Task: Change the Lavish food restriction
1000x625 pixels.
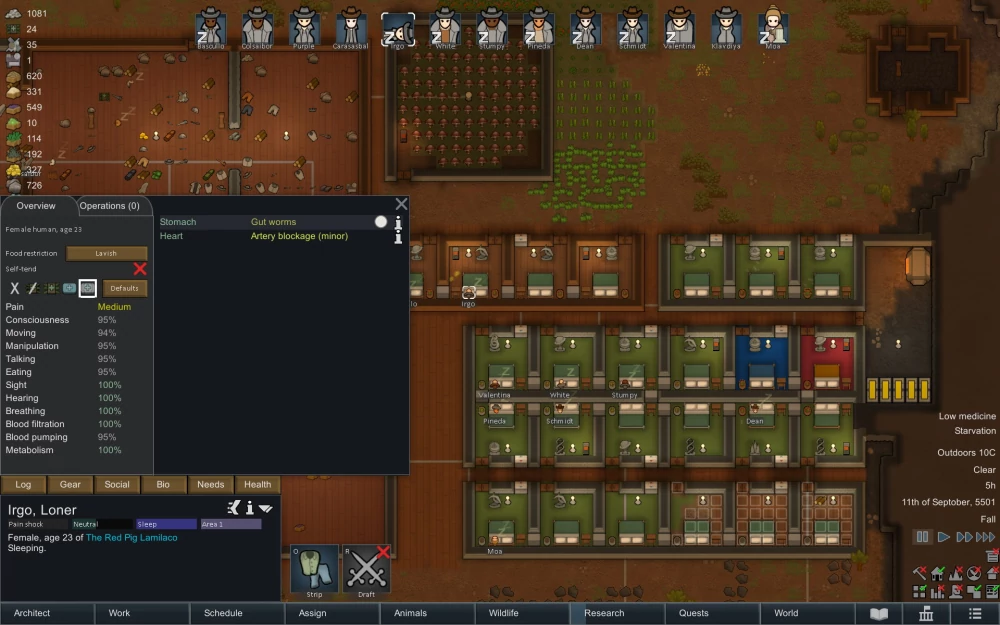Action: pyautogui.click(x=106, y=253)
